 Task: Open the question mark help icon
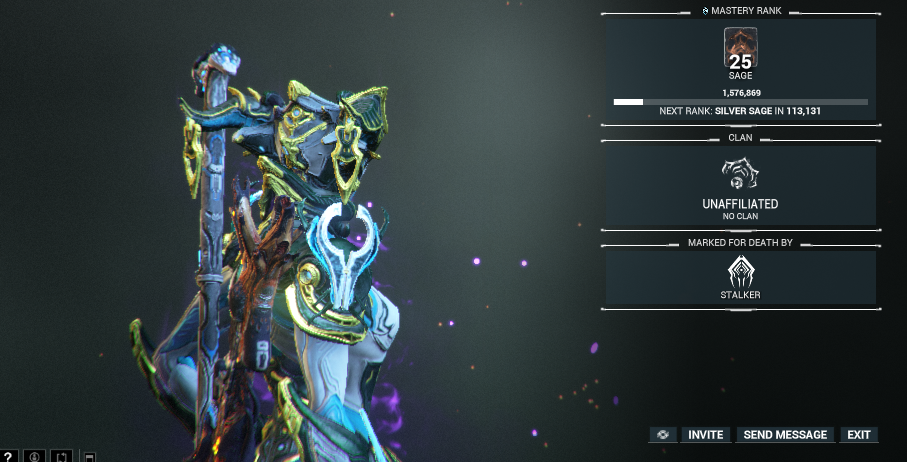coord(8,456)
